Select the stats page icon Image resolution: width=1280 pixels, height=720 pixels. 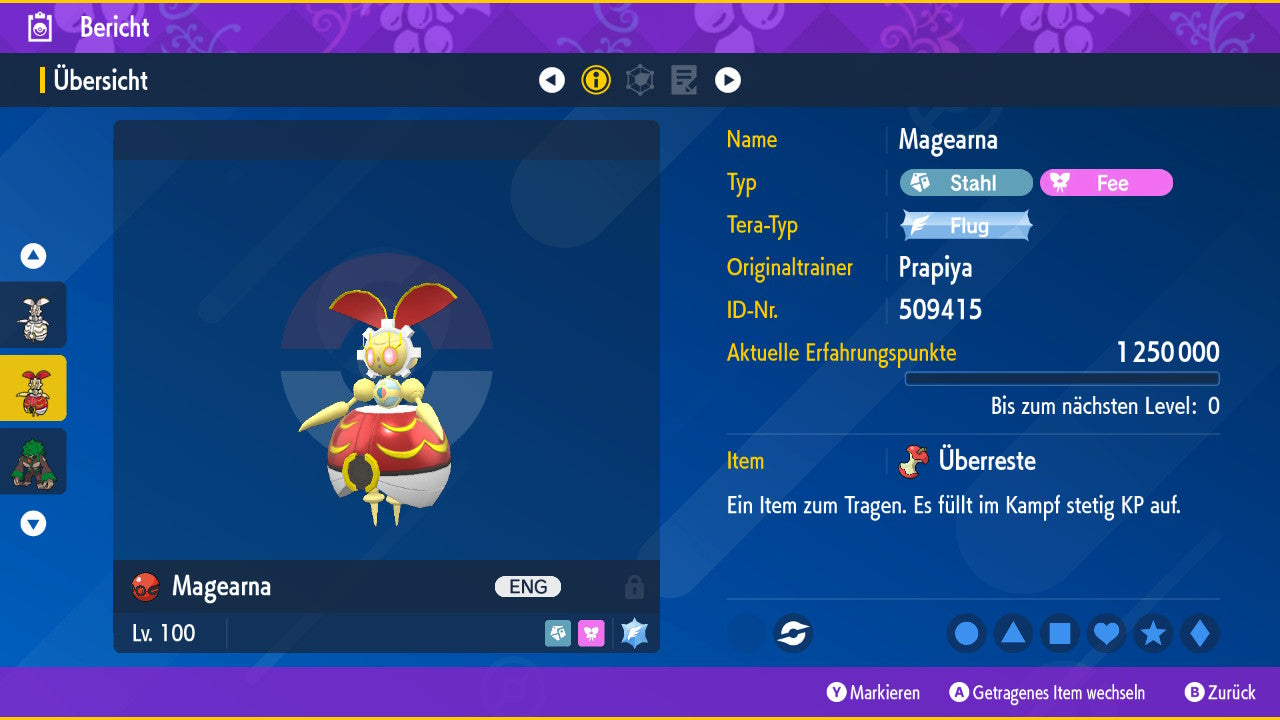point(640,80)
